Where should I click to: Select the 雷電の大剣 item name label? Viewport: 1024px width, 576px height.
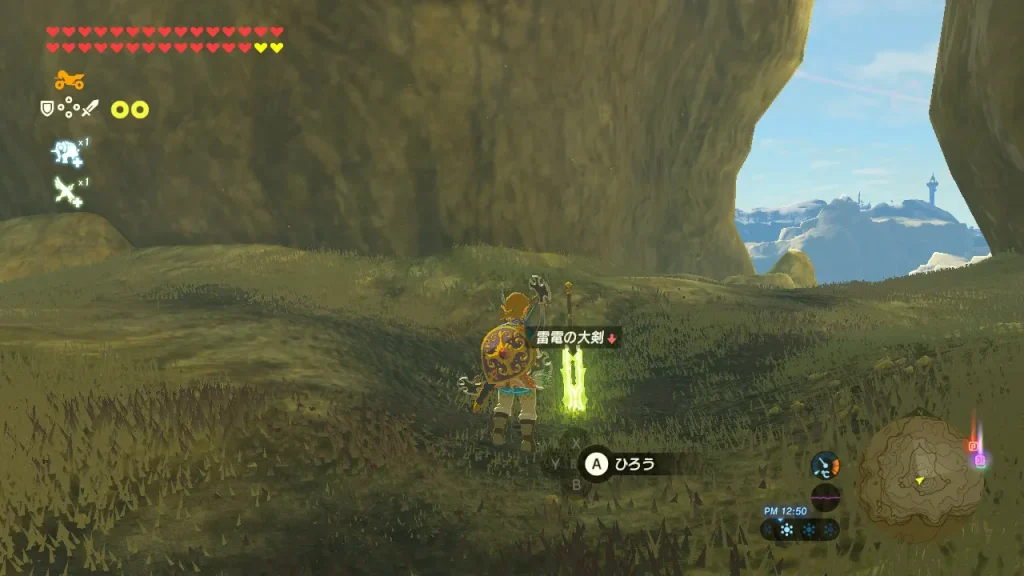click(x=571, y=338)
